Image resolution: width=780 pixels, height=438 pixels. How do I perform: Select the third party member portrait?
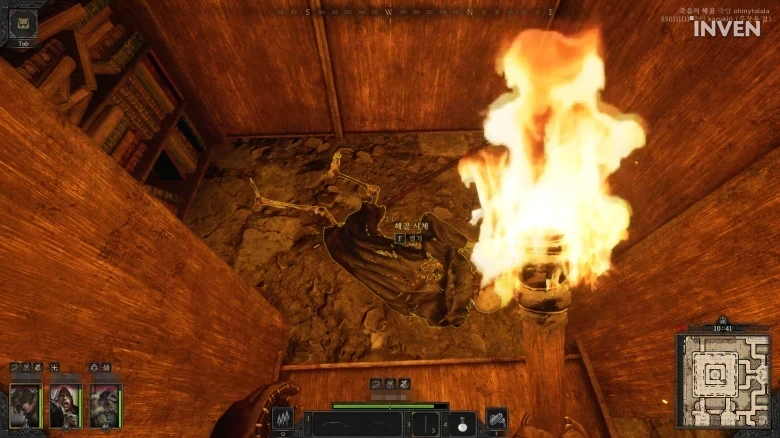(106, 405)
